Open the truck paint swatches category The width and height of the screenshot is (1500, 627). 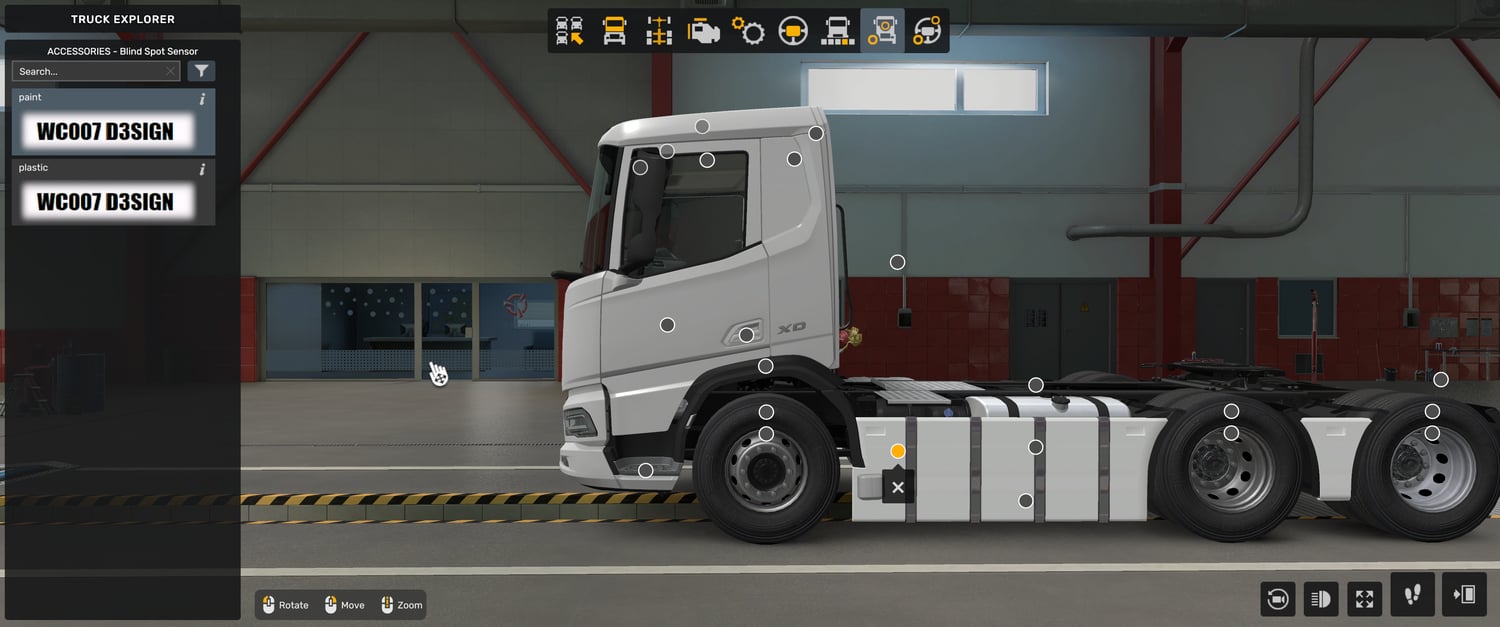[837, 31]
